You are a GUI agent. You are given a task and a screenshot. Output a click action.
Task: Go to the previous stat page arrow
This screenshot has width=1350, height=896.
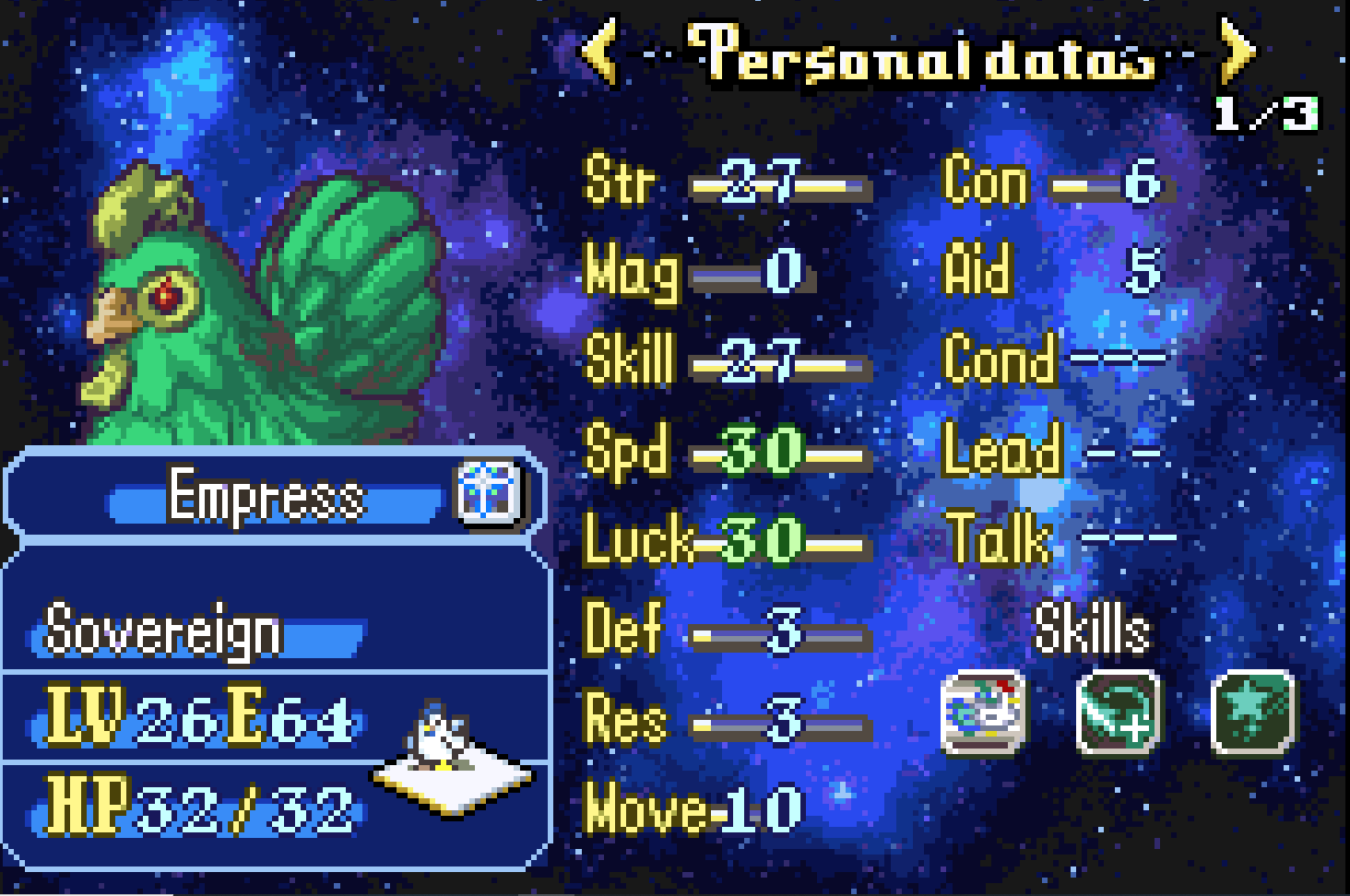pos(600,53)
